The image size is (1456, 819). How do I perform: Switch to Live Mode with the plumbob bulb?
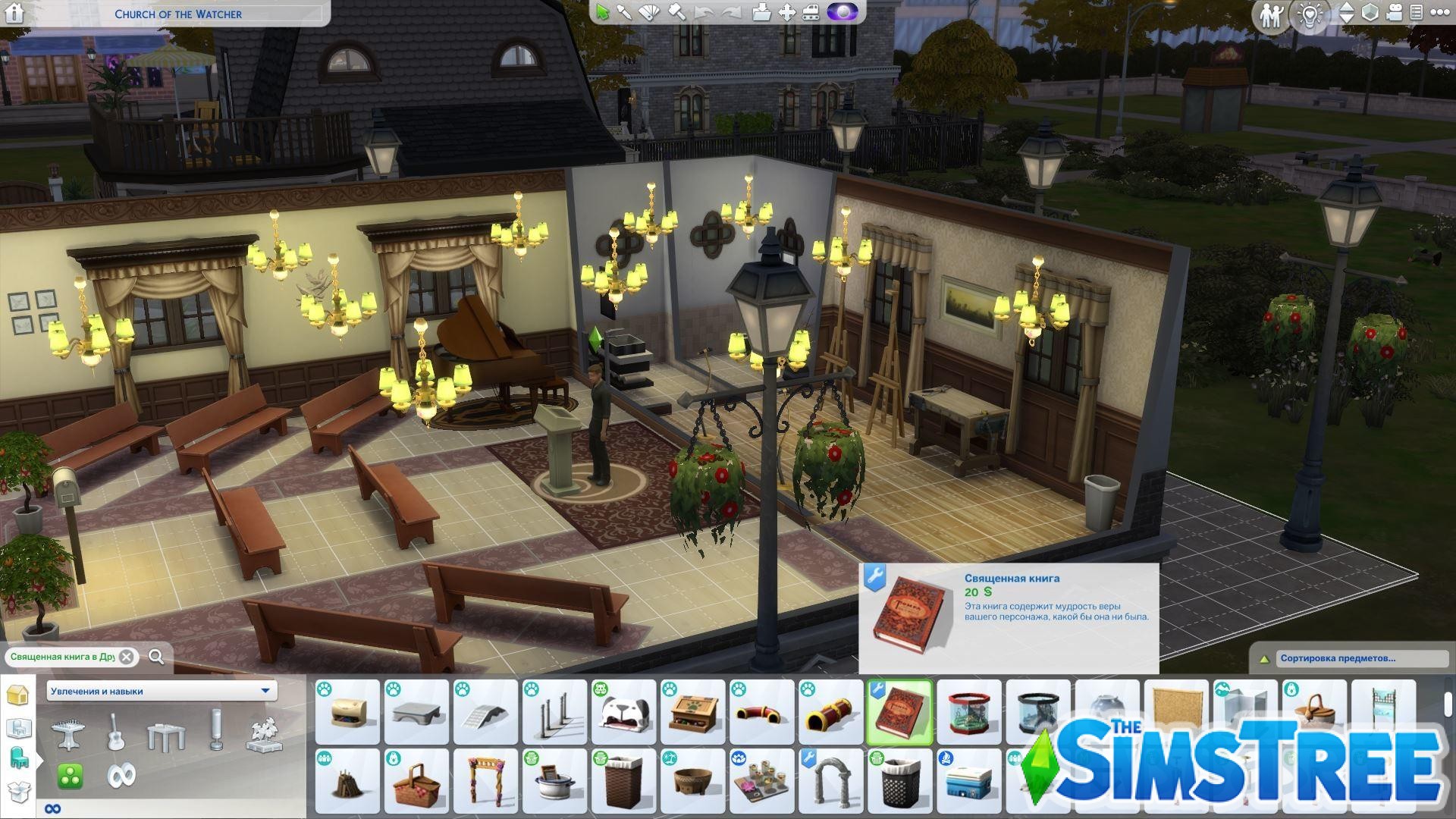(x=1310, y=14)
